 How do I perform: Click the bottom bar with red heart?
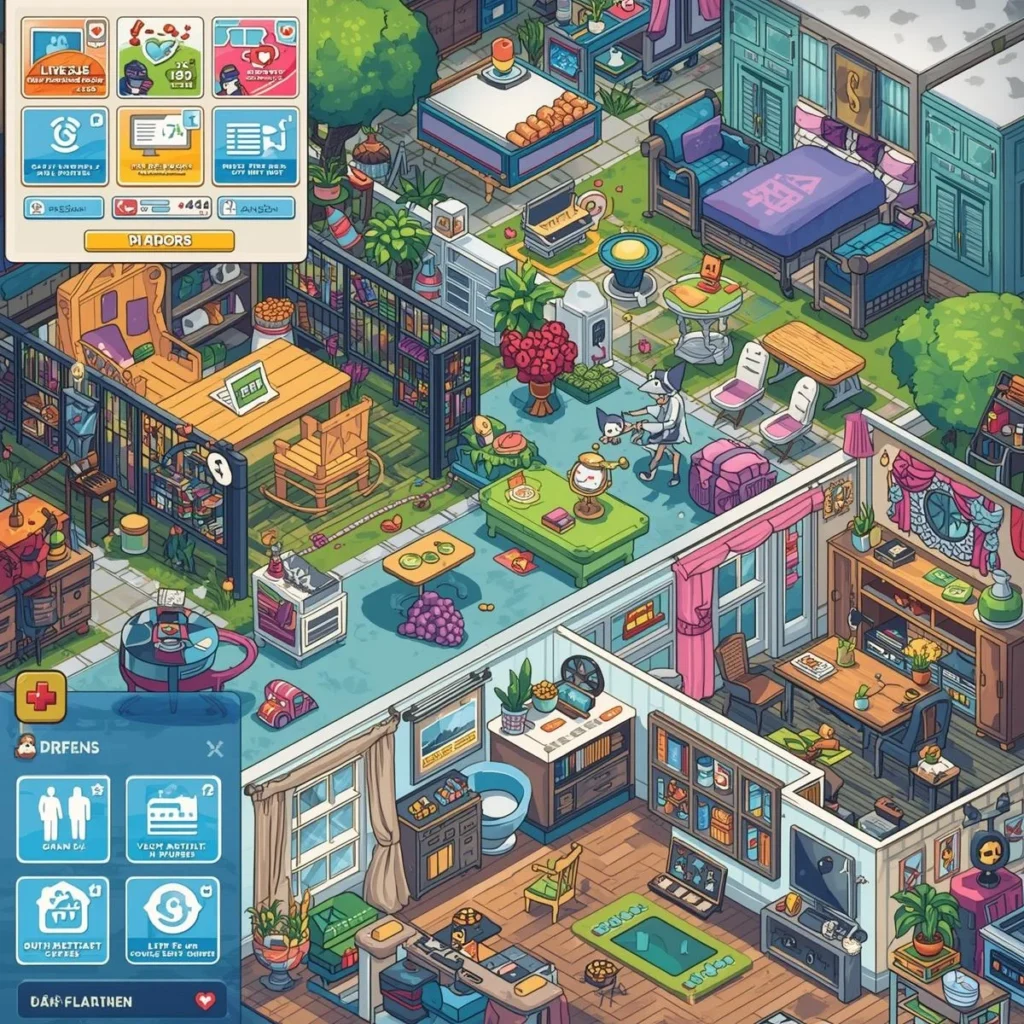click(x=121, y=999)
